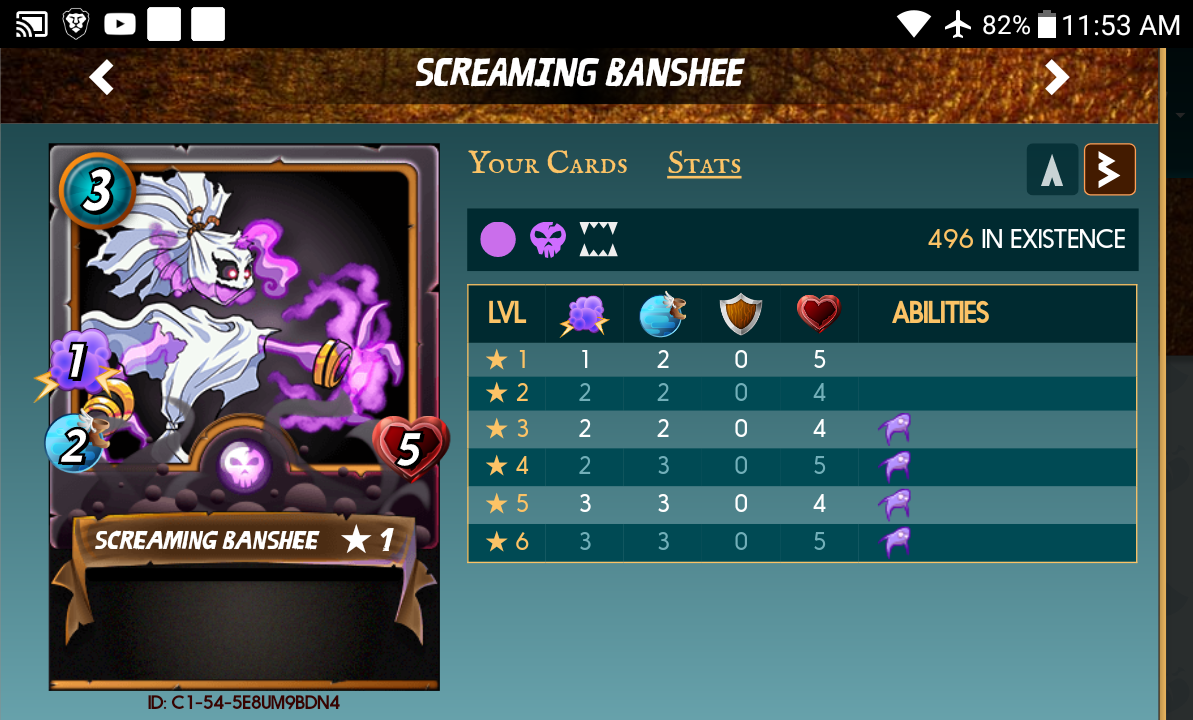1193x720 pixels.
Task: Tap the cast screen icon in status bar
Action: [32, 24]
